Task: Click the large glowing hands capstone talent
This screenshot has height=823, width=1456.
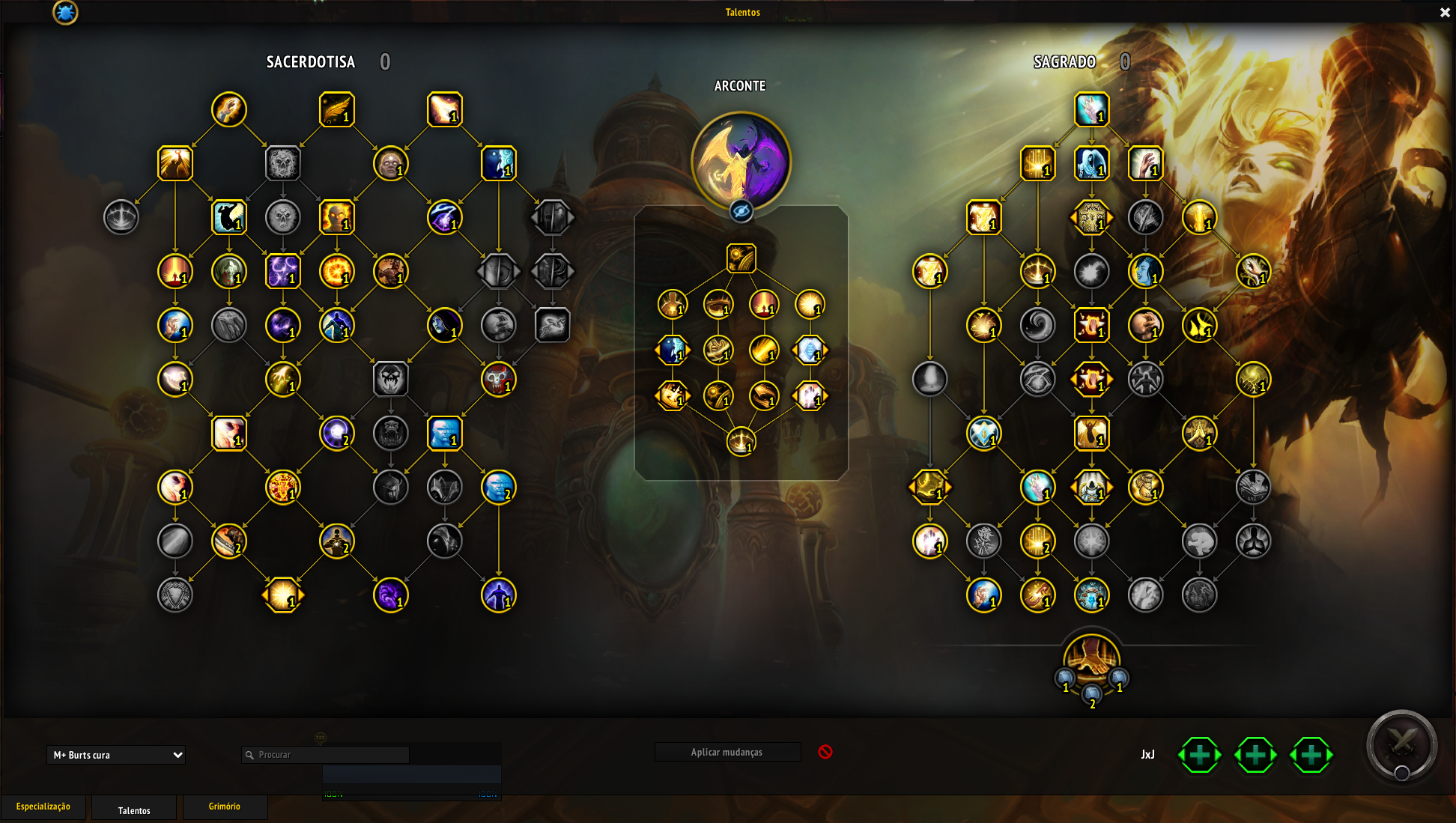Action: pyautogui.click(x=1091, y=659)
